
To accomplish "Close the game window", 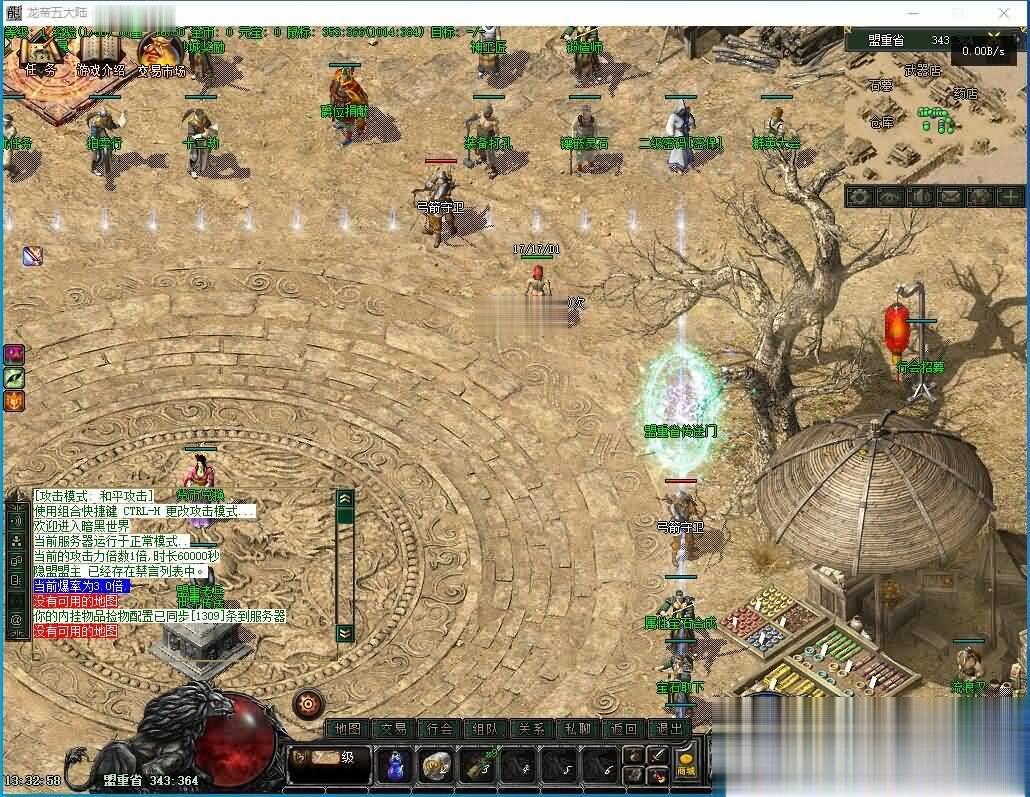I will tap(1004, 13).
